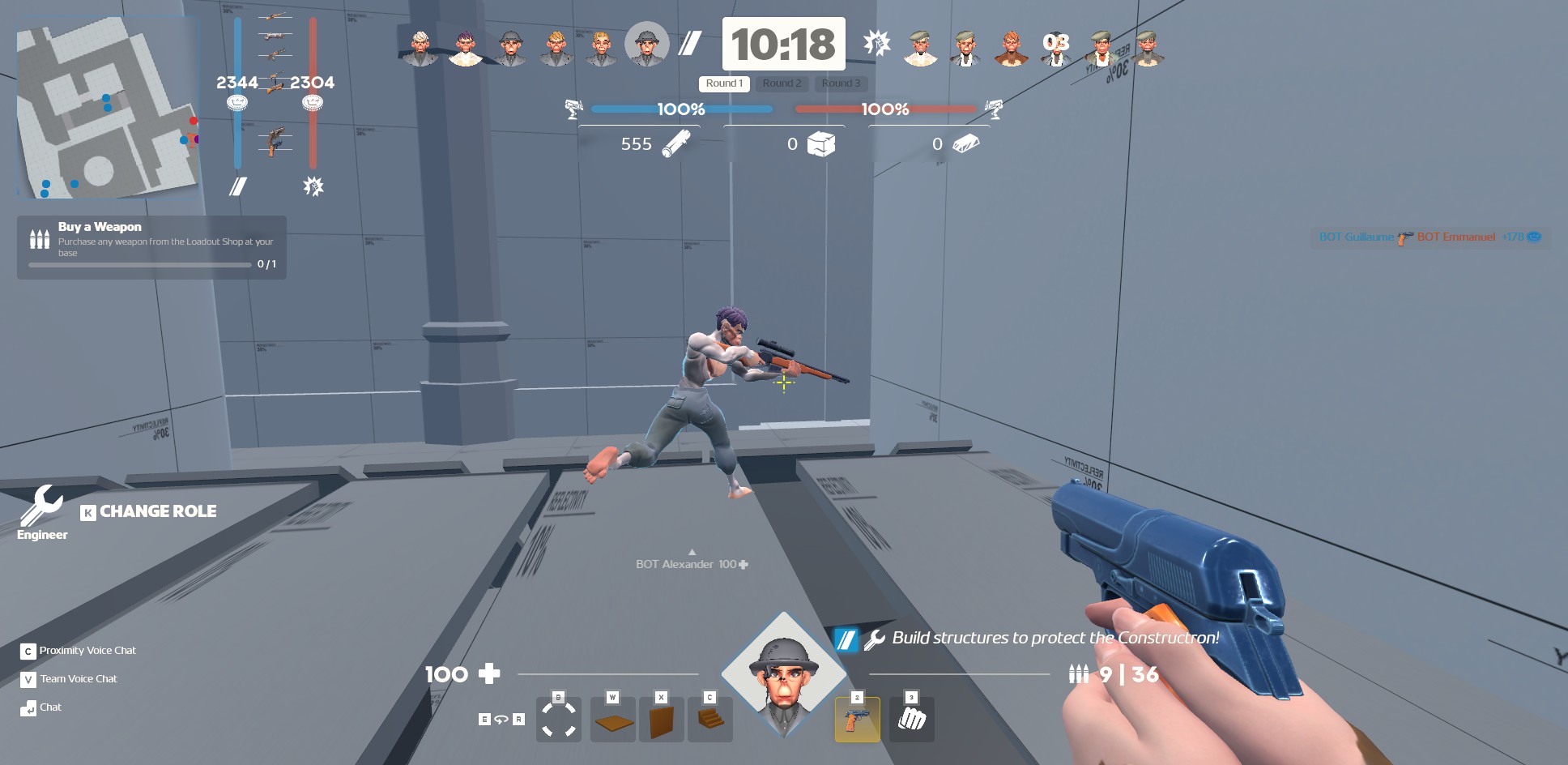Choose the stairs build slot
Viewport: 1568px width, 765px height.
pos(709,720)
